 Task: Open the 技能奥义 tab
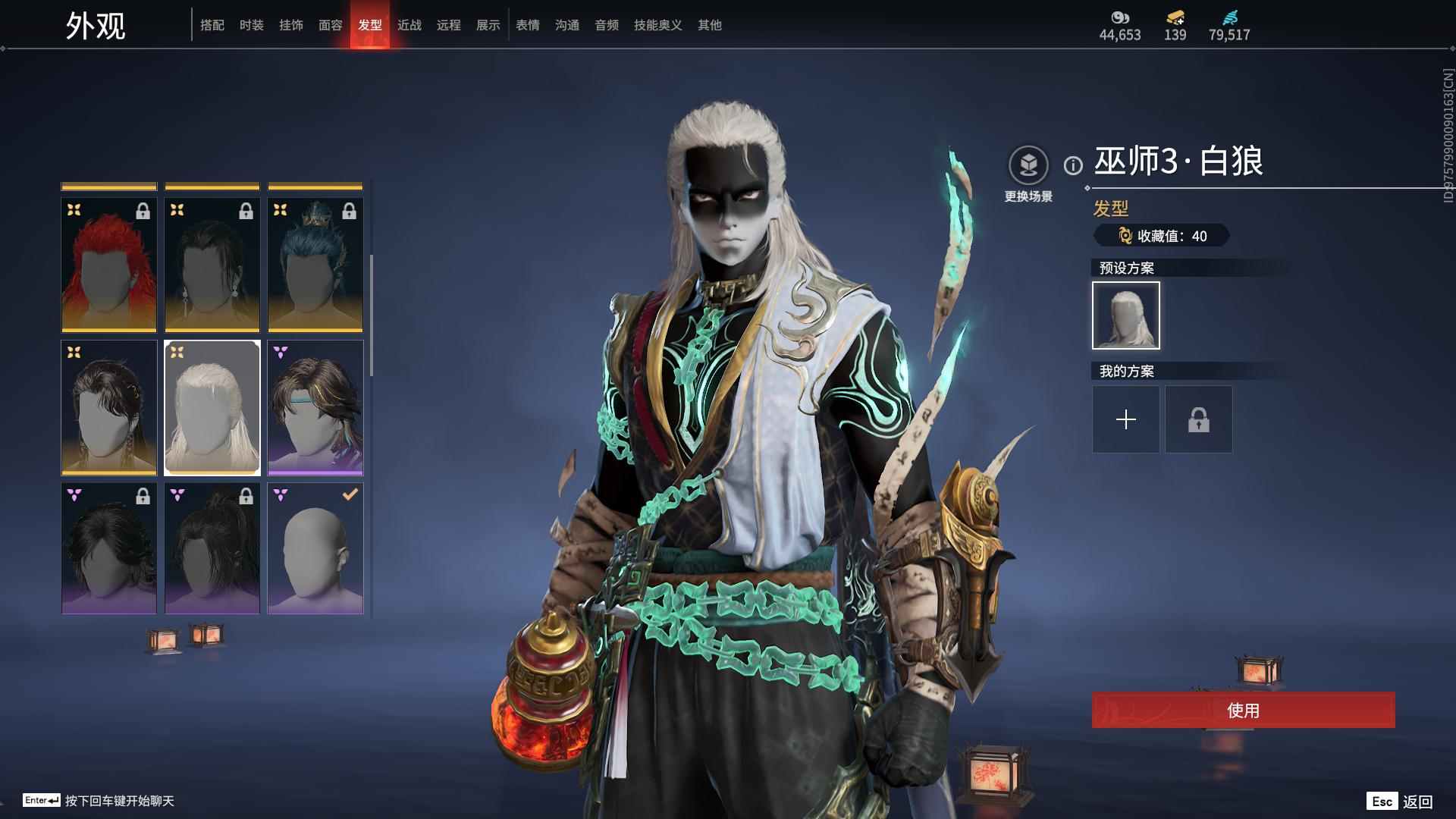point(657,26)
